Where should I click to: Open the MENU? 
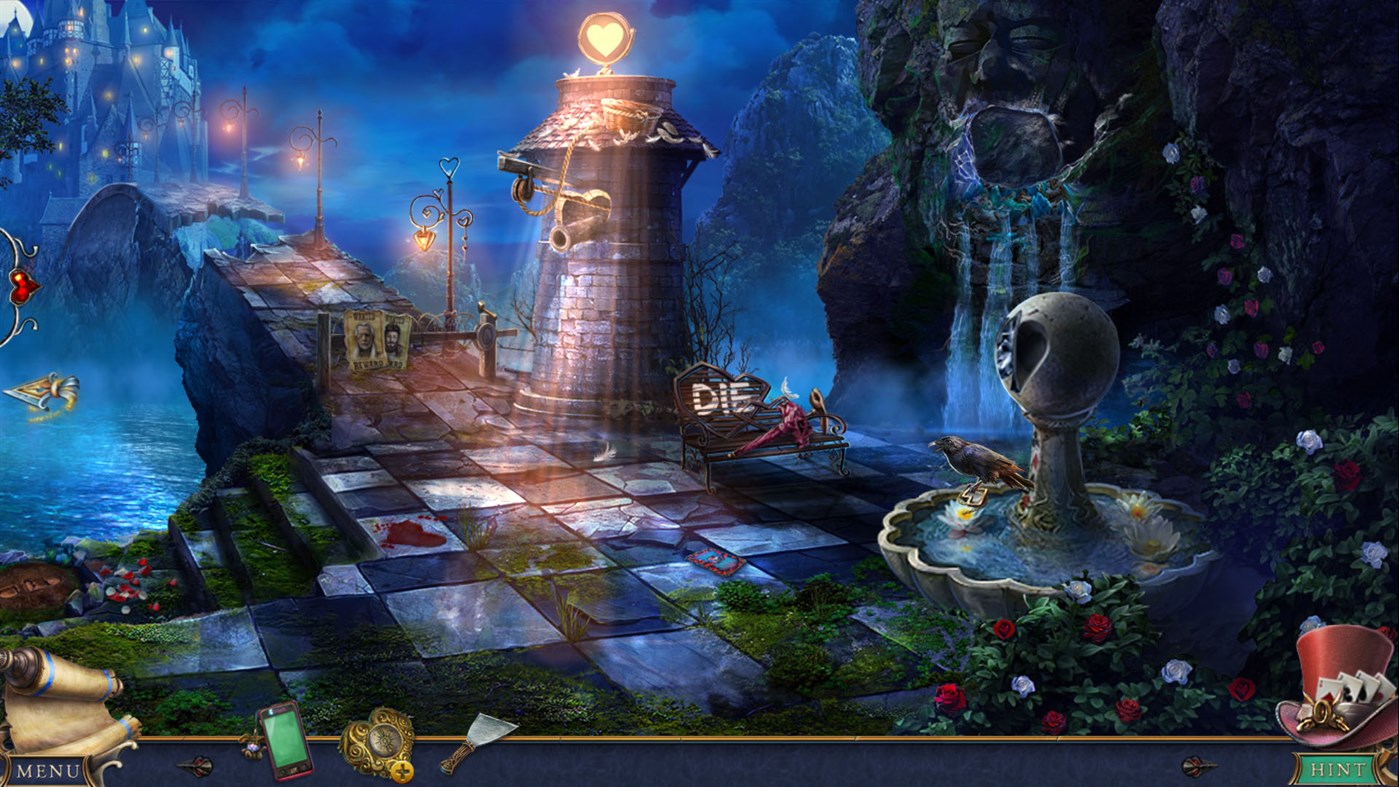pos(47,771)
